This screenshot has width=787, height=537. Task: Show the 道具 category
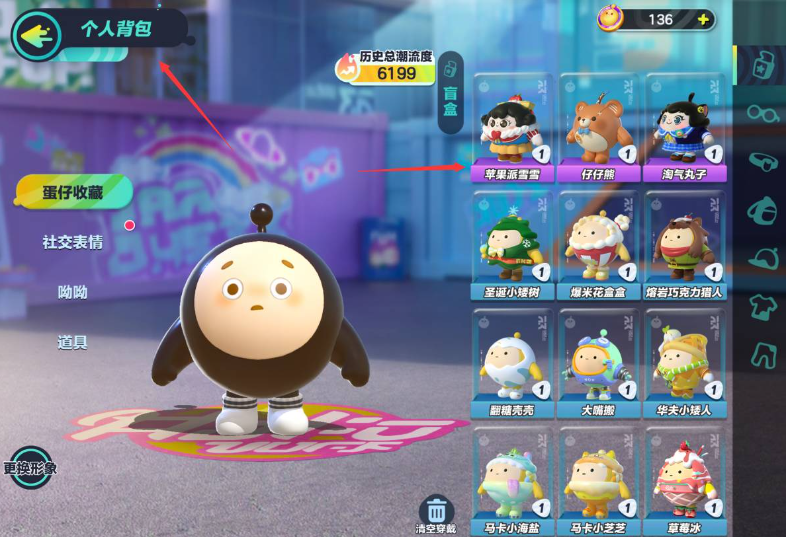(x=72, y=342)
